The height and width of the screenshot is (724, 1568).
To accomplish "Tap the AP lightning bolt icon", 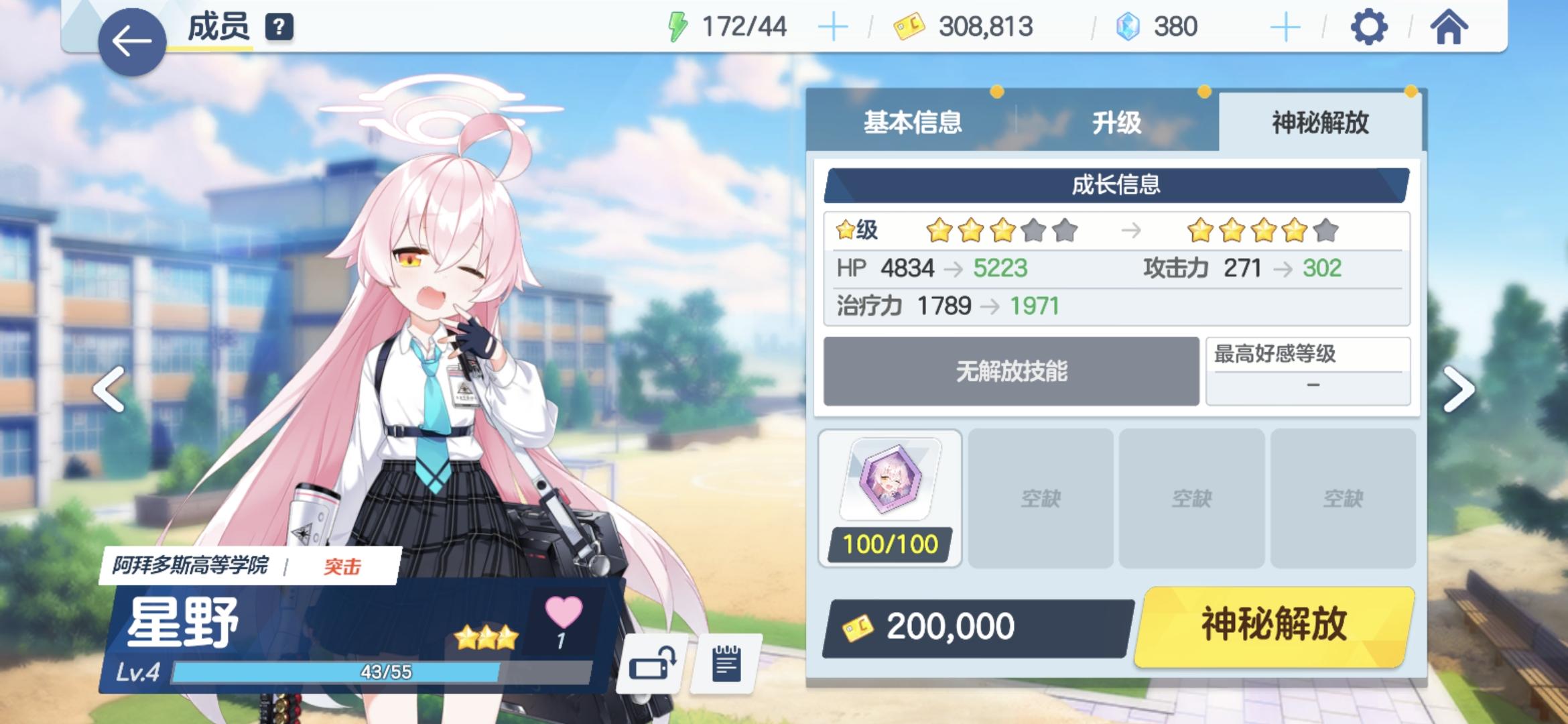I will coord(678,25).
